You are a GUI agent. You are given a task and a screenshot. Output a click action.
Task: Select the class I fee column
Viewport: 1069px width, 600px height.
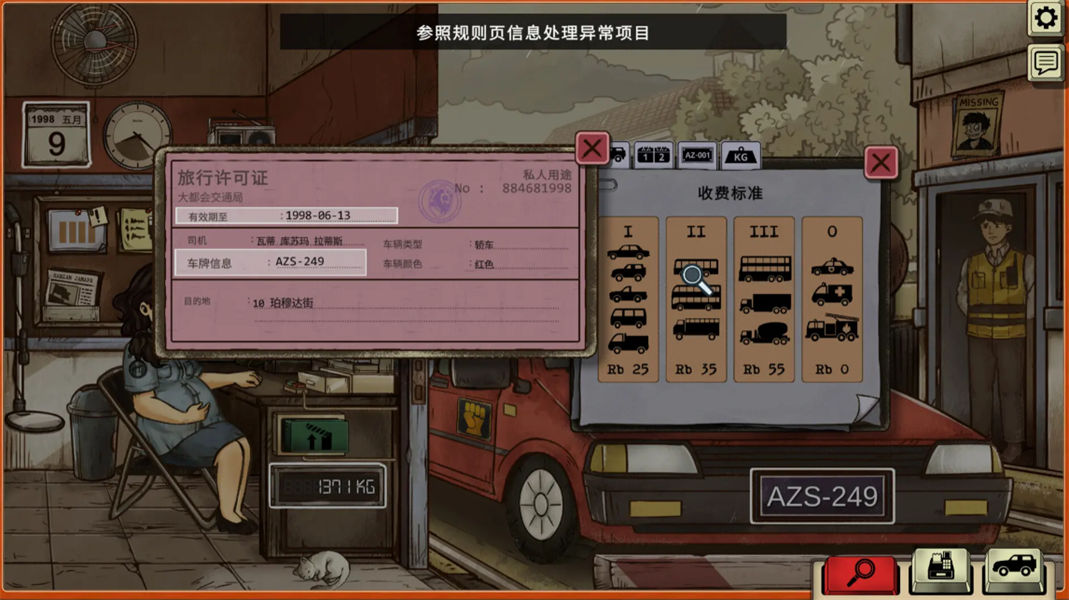pos(628,299)
